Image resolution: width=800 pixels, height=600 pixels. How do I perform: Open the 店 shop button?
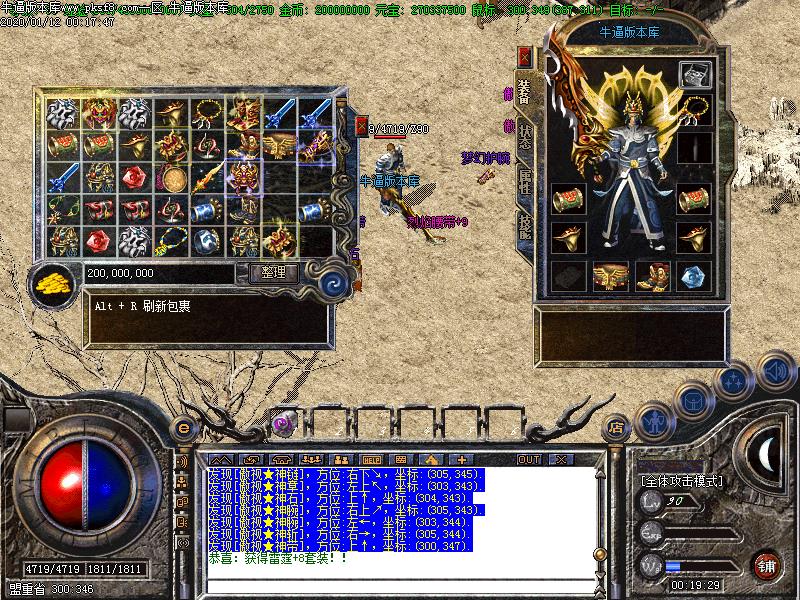click(x=617, y=427)
